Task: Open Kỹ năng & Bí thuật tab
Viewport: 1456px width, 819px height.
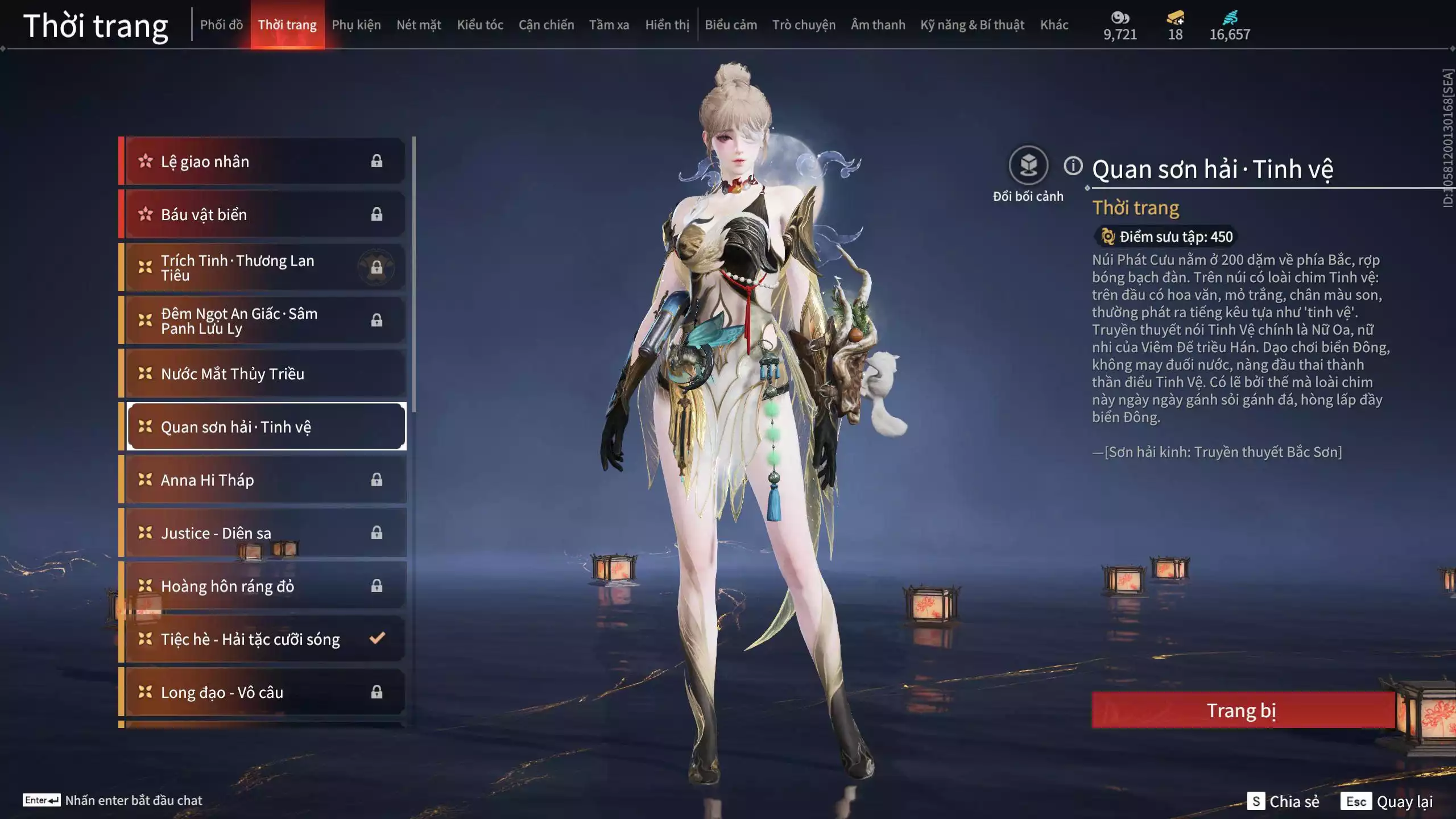Action: [x=972, y=25]
